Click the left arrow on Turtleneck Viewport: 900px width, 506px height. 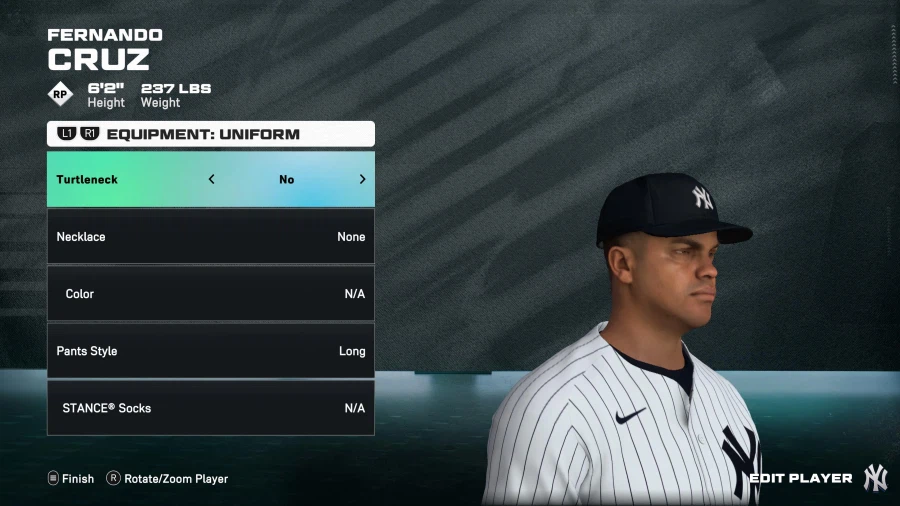point(212,180)
